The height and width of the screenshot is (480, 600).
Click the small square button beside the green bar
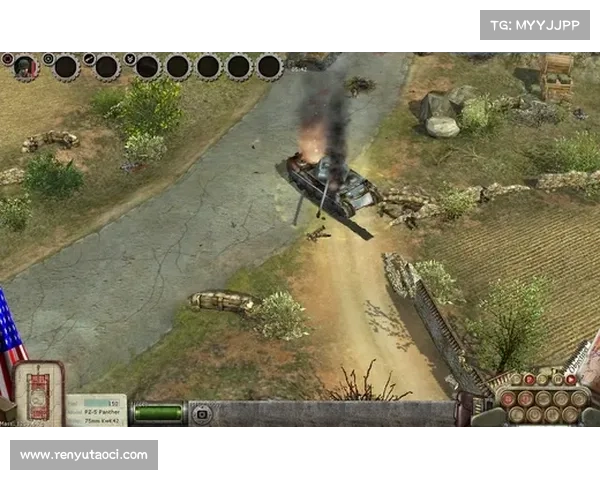[x=201, y=413]
